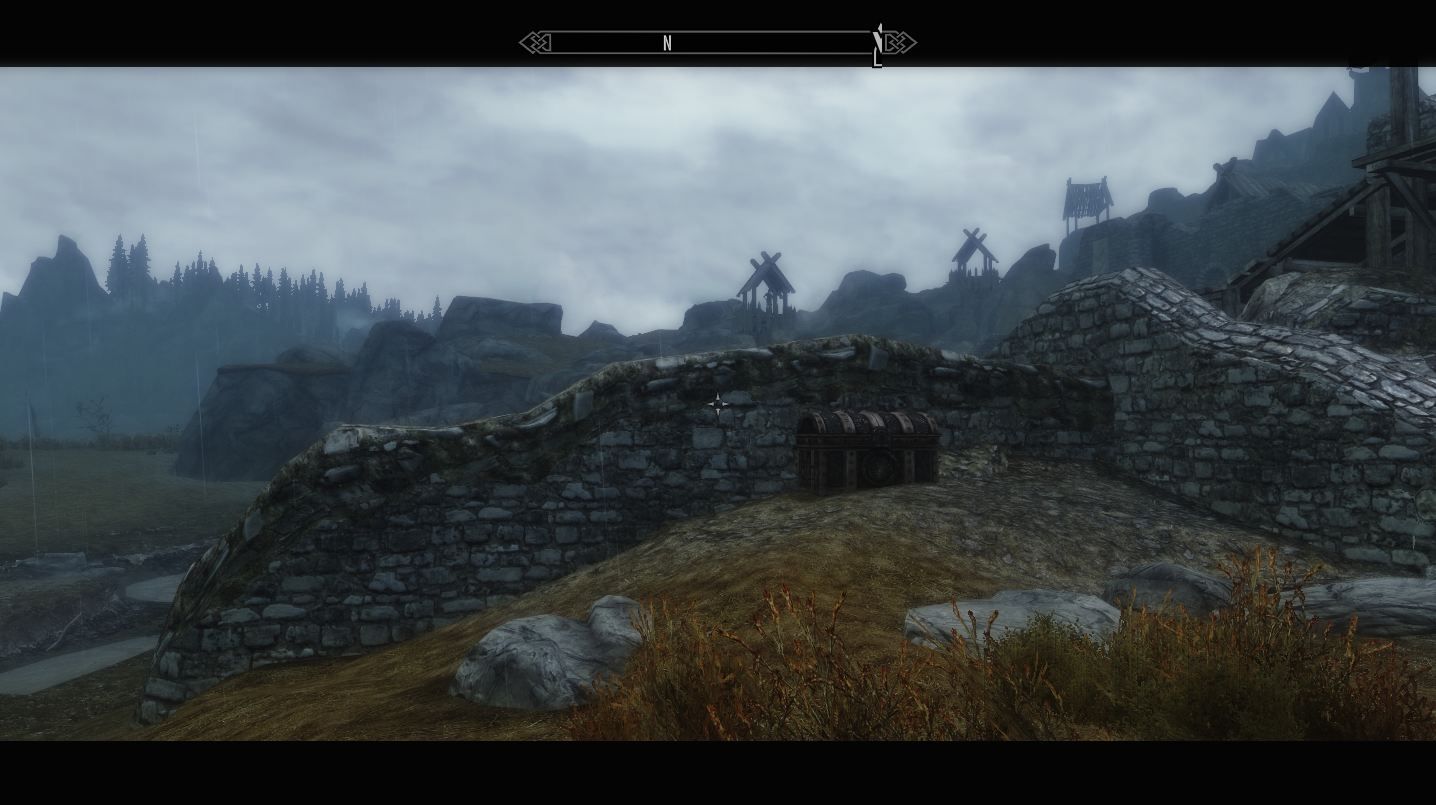The height and width of the screenshot is (805, 1436).
Task: Click the right knotwork end of the compass bar
Action: pyautogui.click(x=898, y=42)
